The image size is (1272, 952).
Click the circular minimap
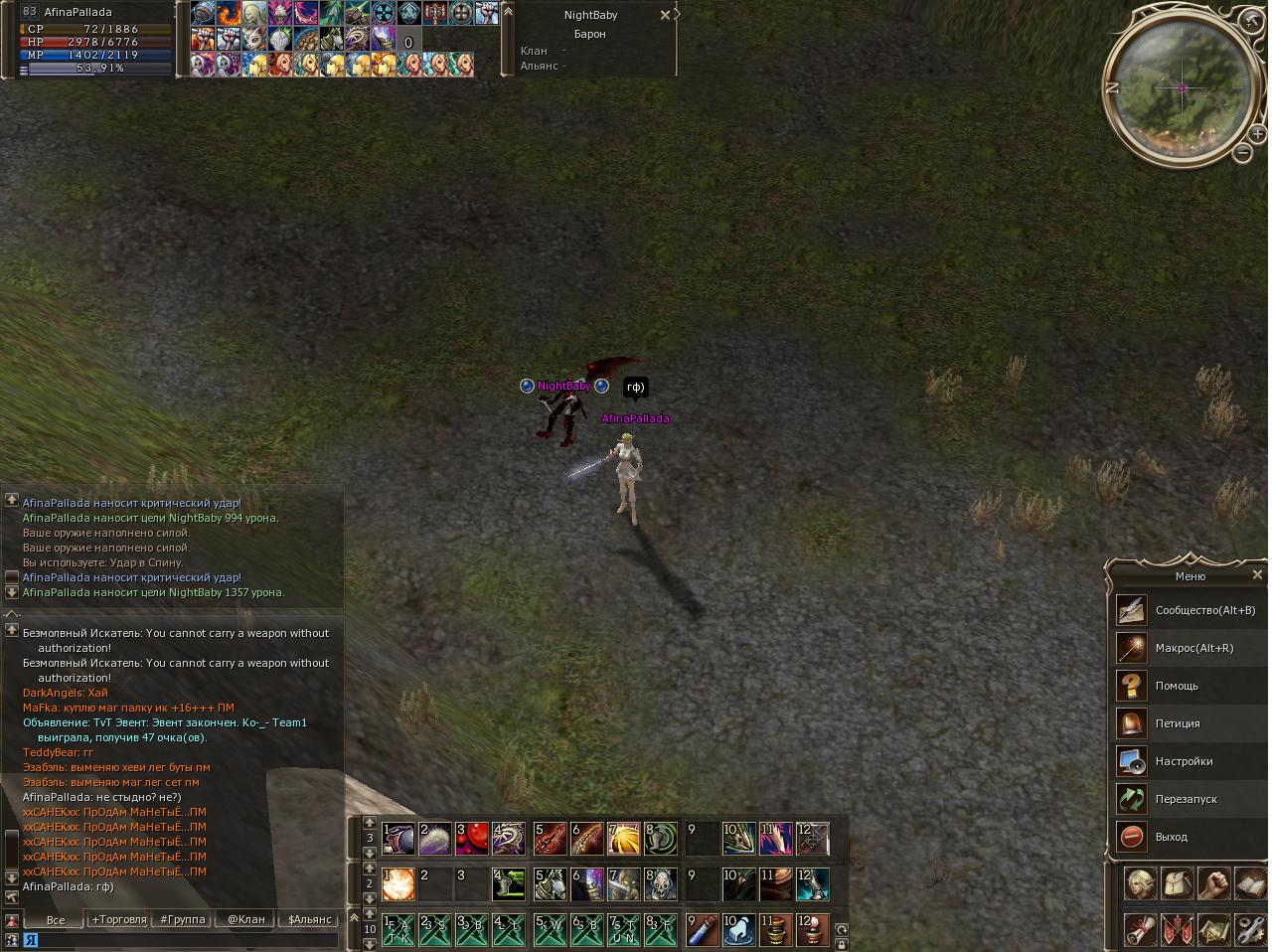[x=1182, y=88]
